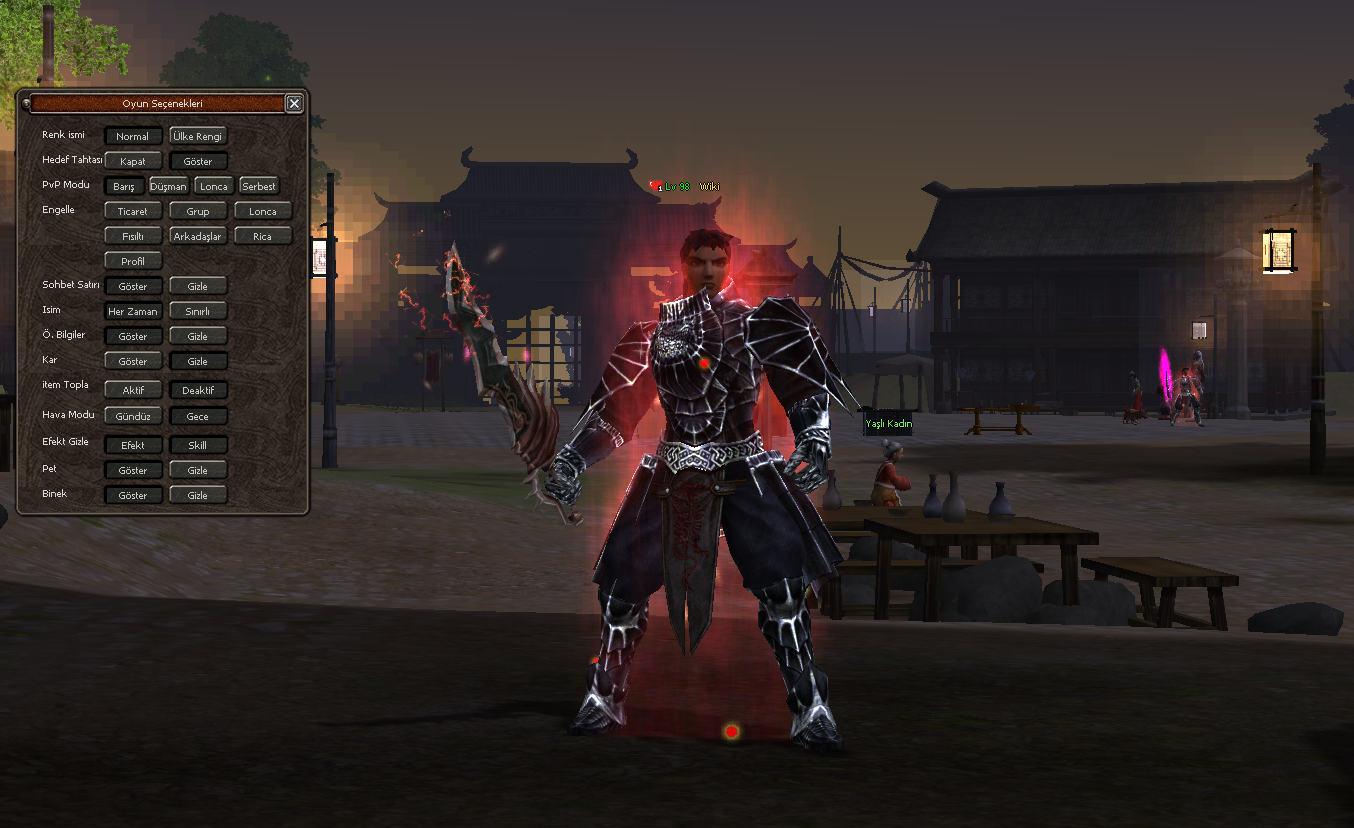Choose Sınırlı name display
1354x828 pixels.
(x=198, y=311)
